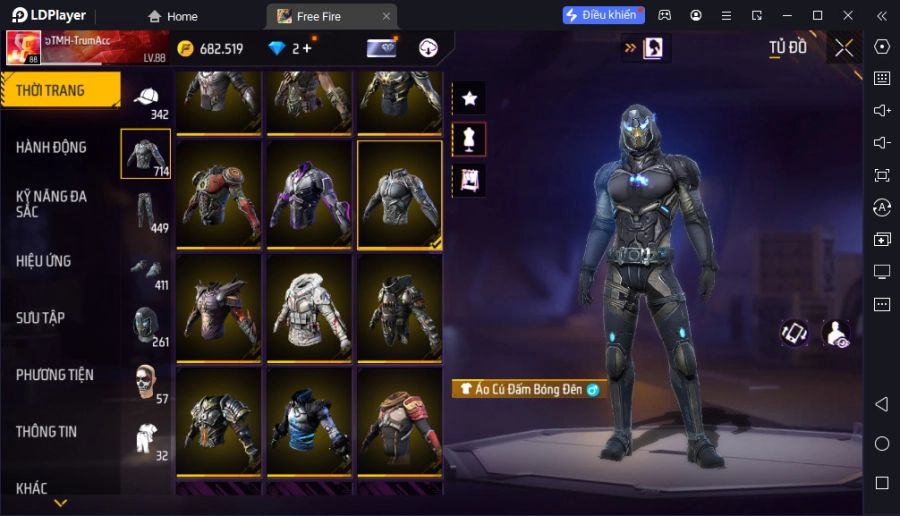900x516 pixels.
Task: Show the Thông Tin tab
Action: click(47, 432)
